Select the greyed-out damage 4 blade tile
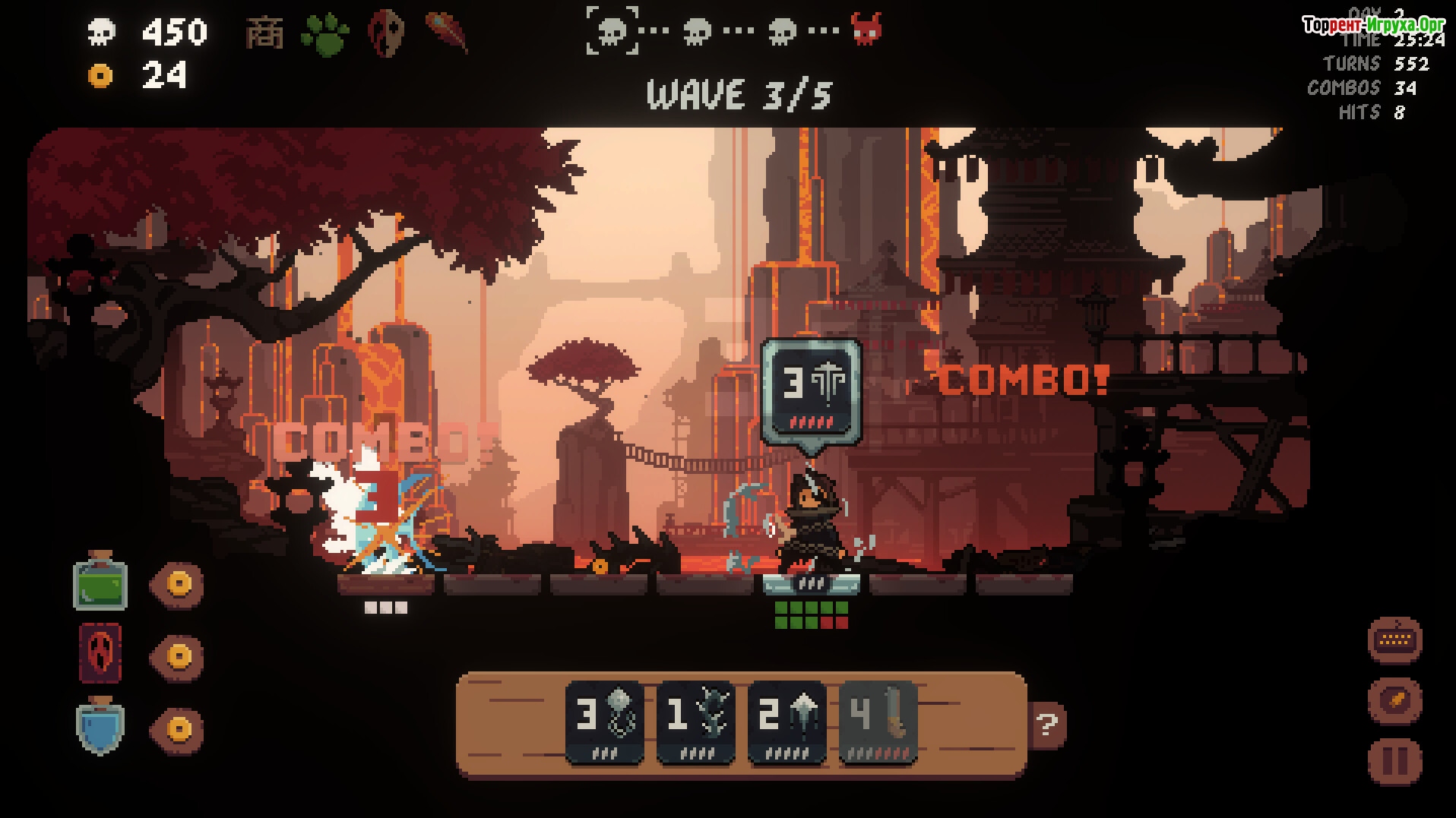The height and width of the screenshot is (818, 1456). [878, 722]
